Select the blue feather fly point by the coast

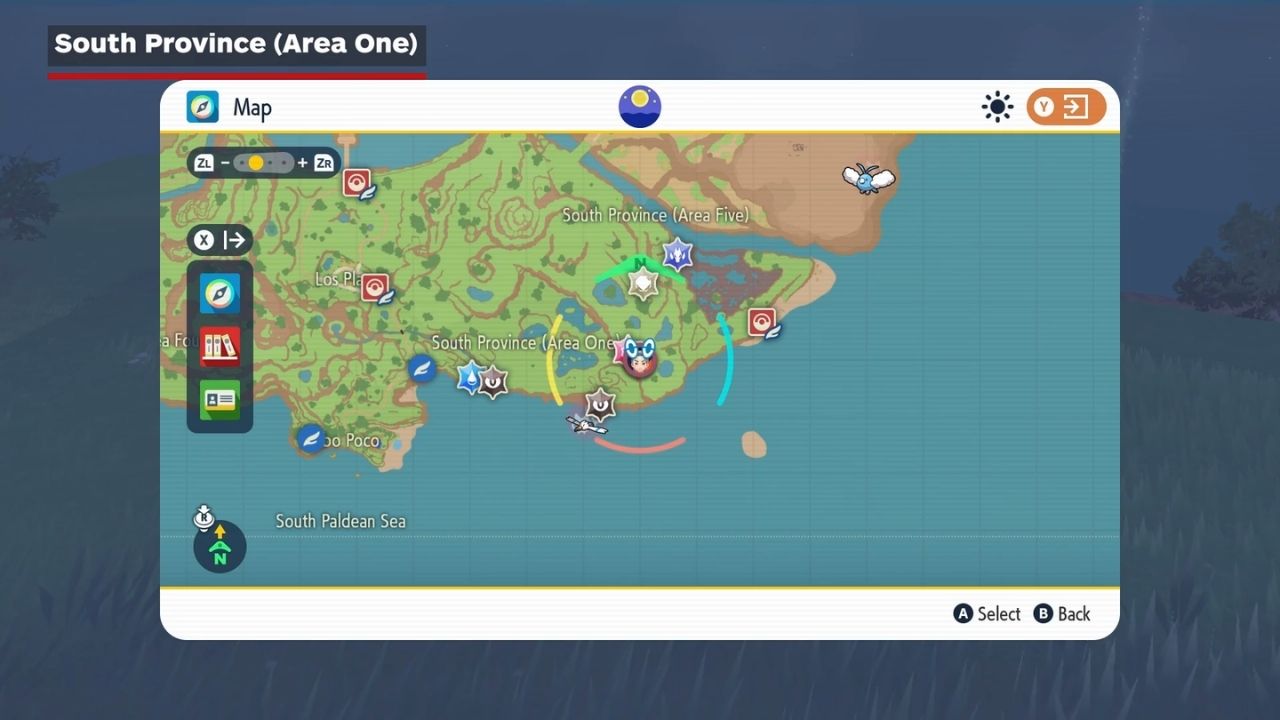422,368
